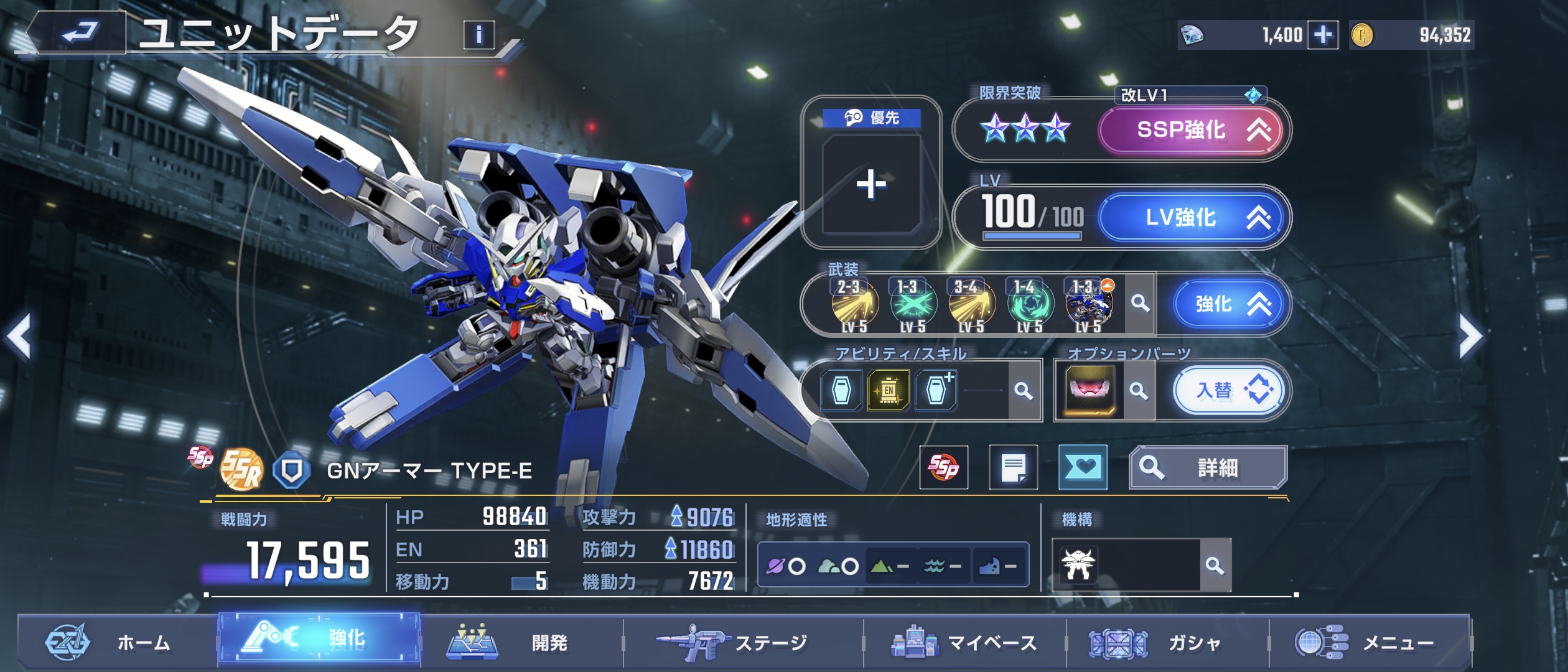Inspect armaments with the weapons magnifier
Image resolution: width=1568 pixels, height=672 pixels.
1140,304
